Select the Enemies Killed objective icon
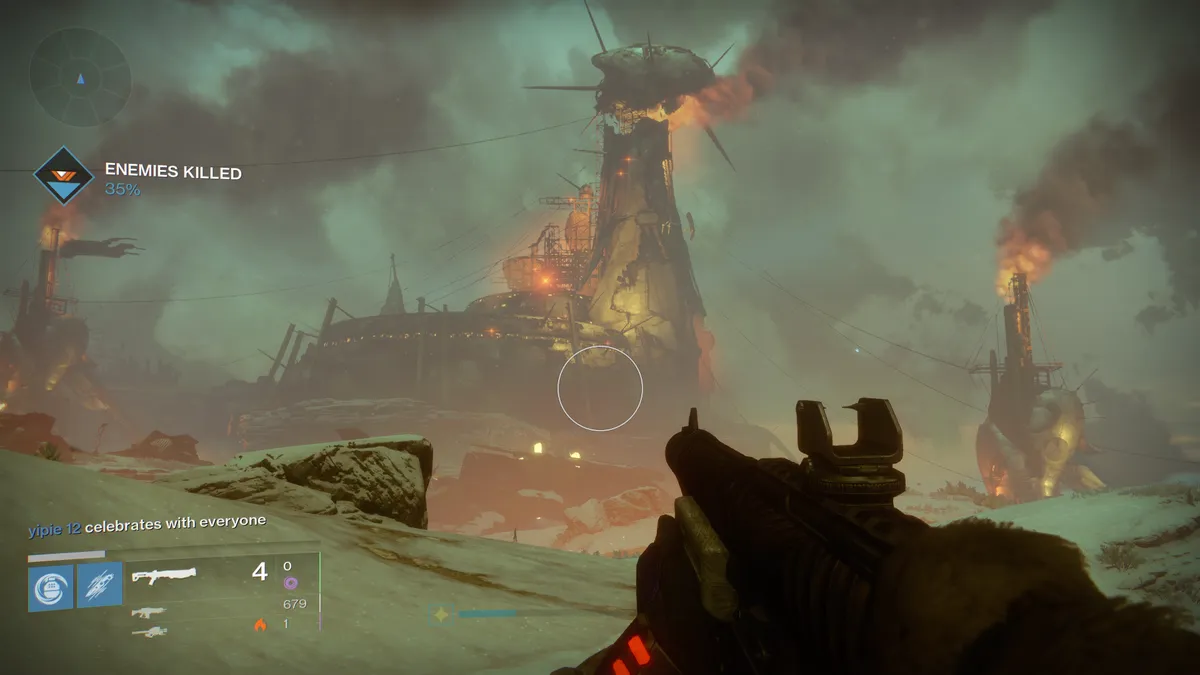 [x=64, y=178]
